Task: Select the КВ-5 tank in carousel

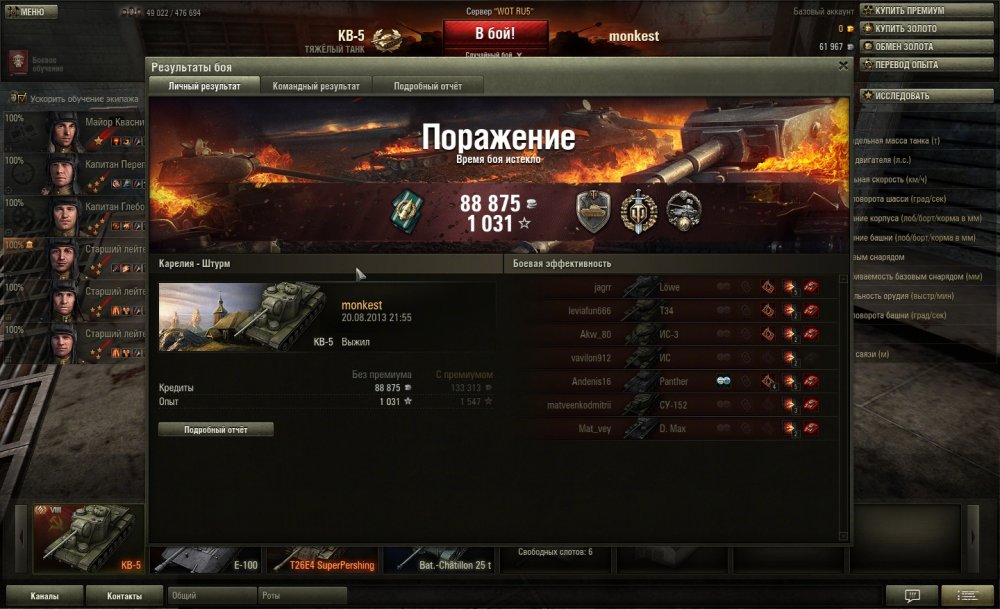Action: (89, 538)
